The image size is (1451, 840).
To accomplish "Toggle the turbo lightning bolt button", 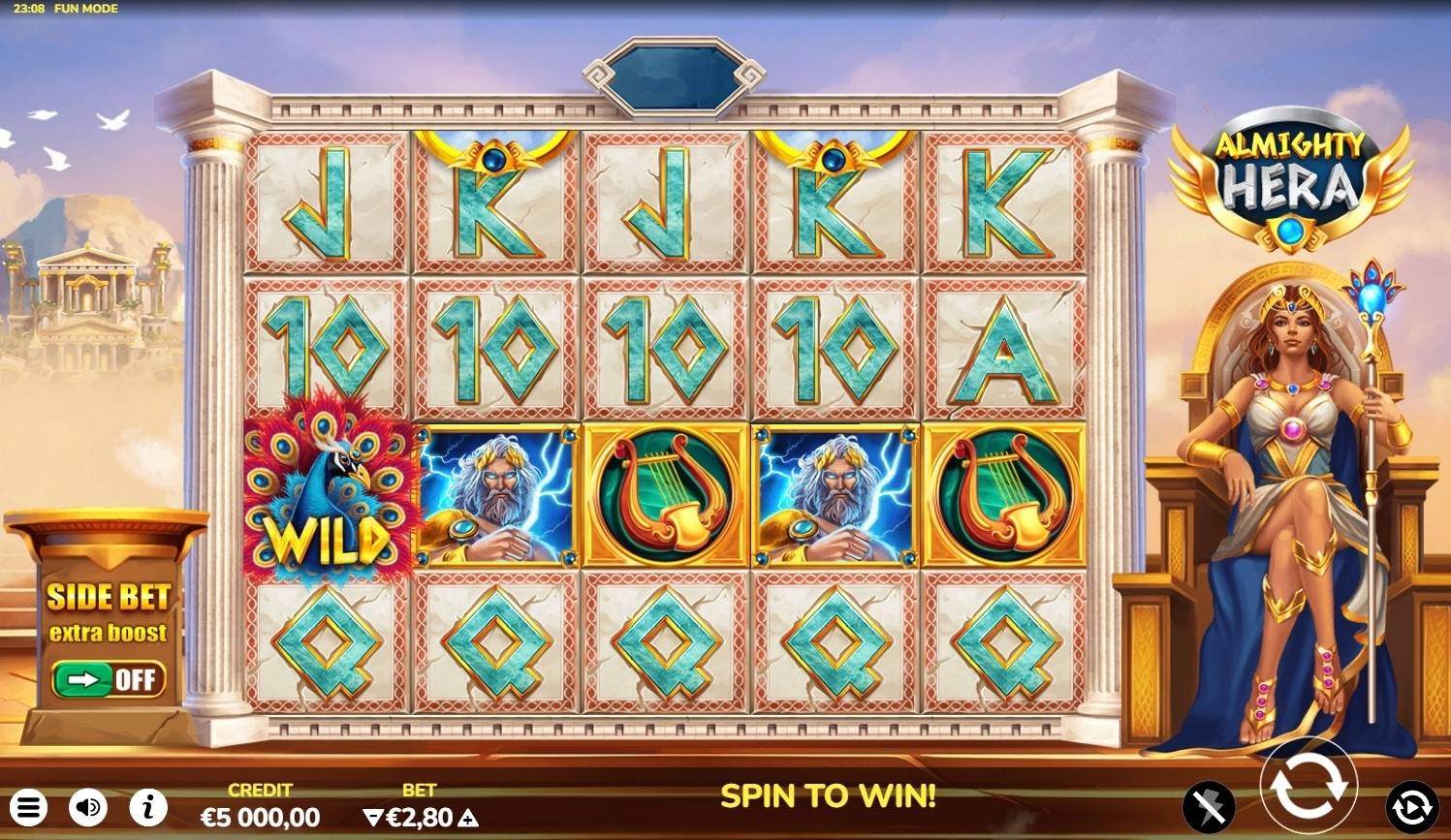I will (x=1209, y=806).
